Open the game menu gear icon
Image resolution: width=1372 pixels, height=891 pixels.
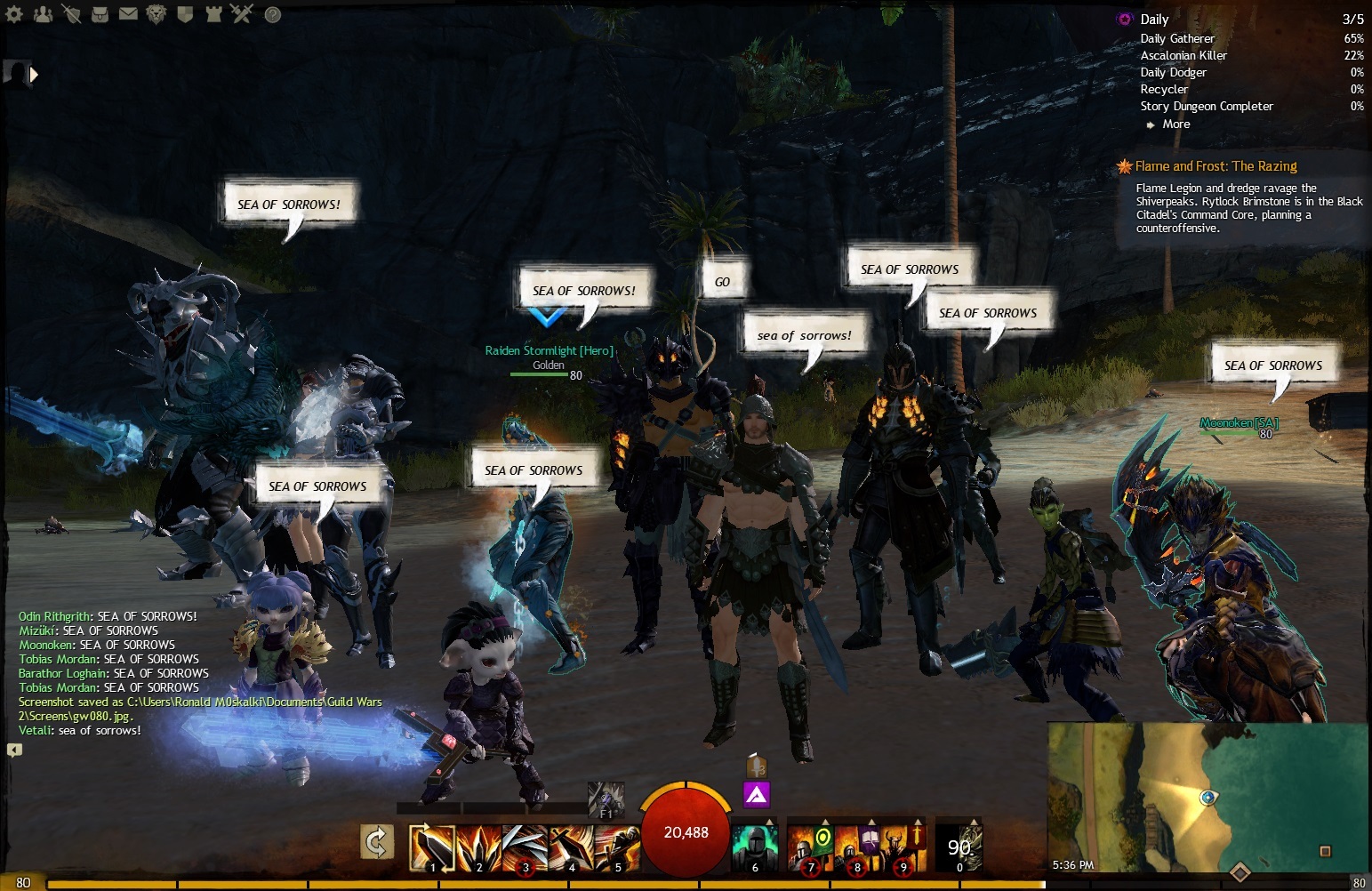13,13
